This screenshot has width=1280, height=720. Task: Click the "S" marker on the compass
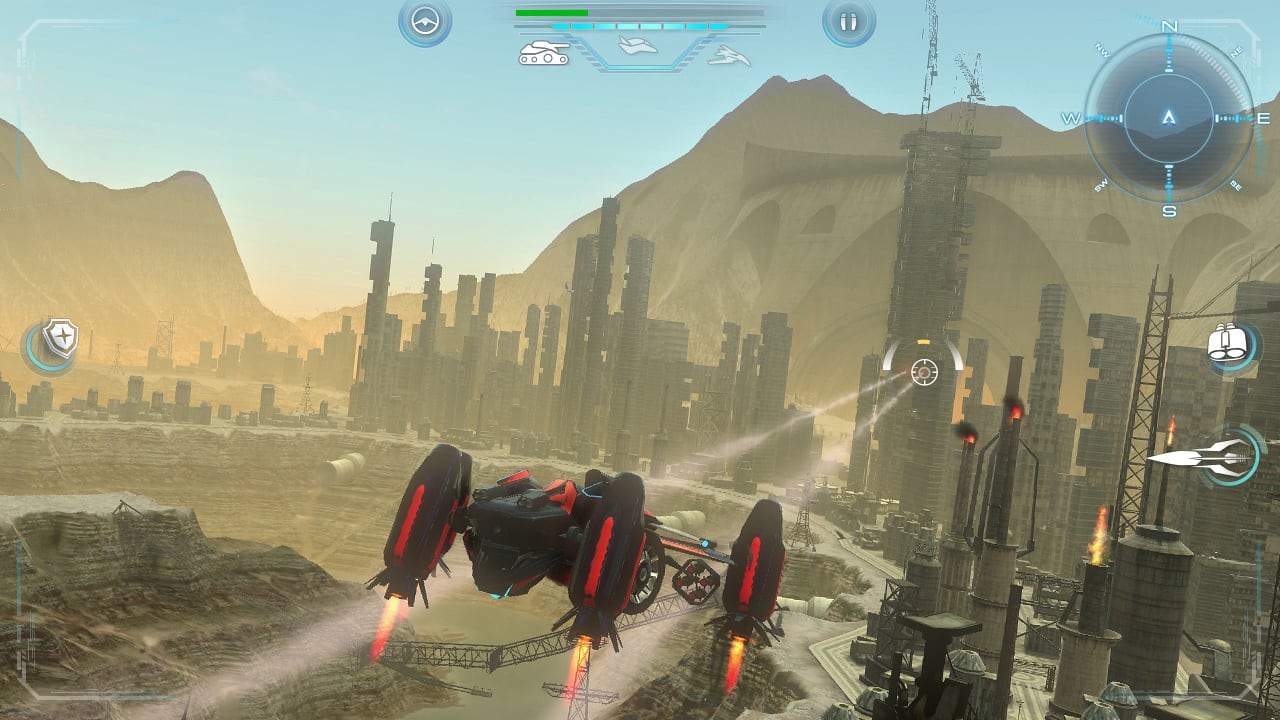click(1169, 209)
